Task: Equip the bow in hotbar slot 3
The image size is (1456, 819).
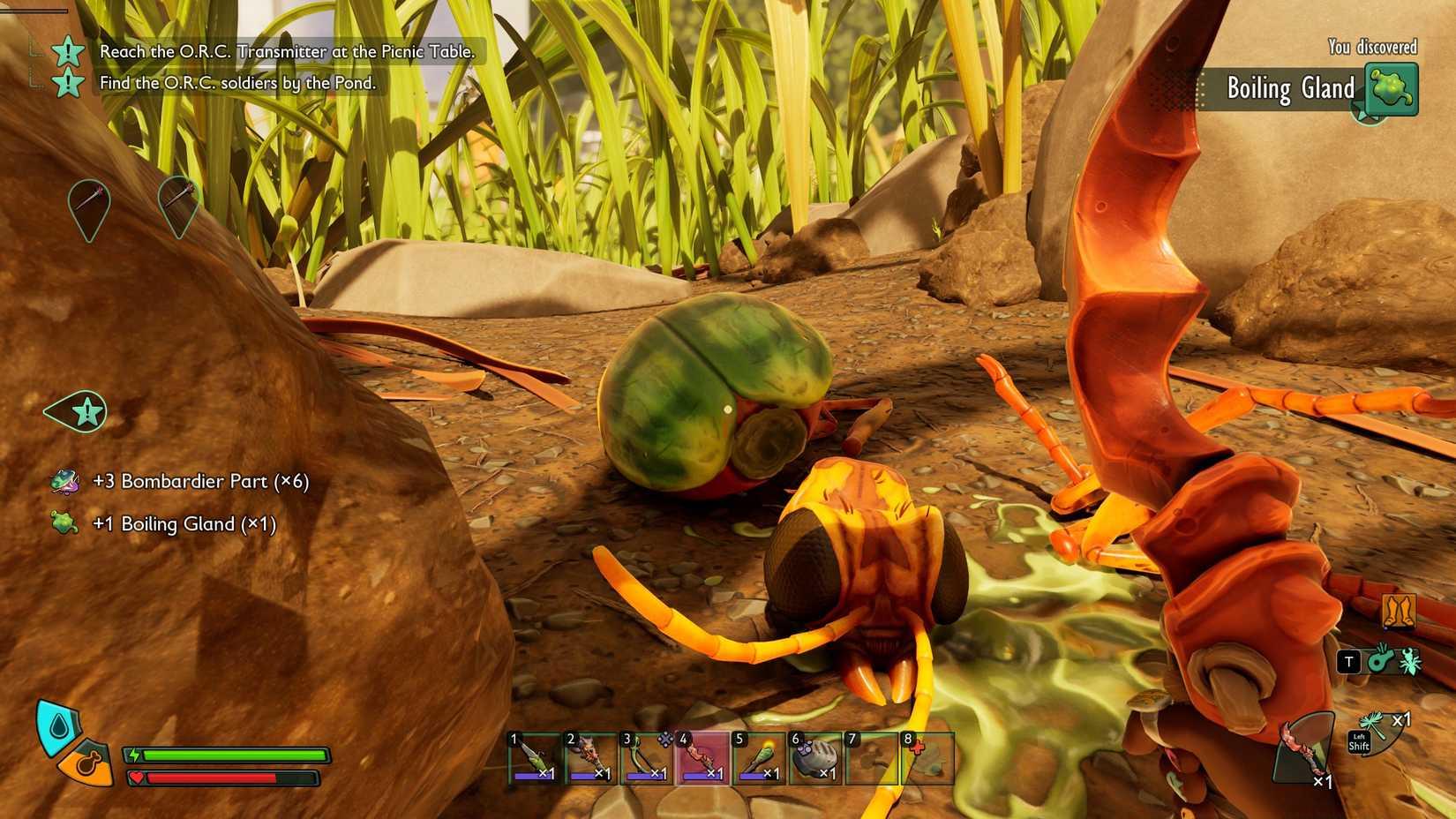Action: click(x=644, y=759)
